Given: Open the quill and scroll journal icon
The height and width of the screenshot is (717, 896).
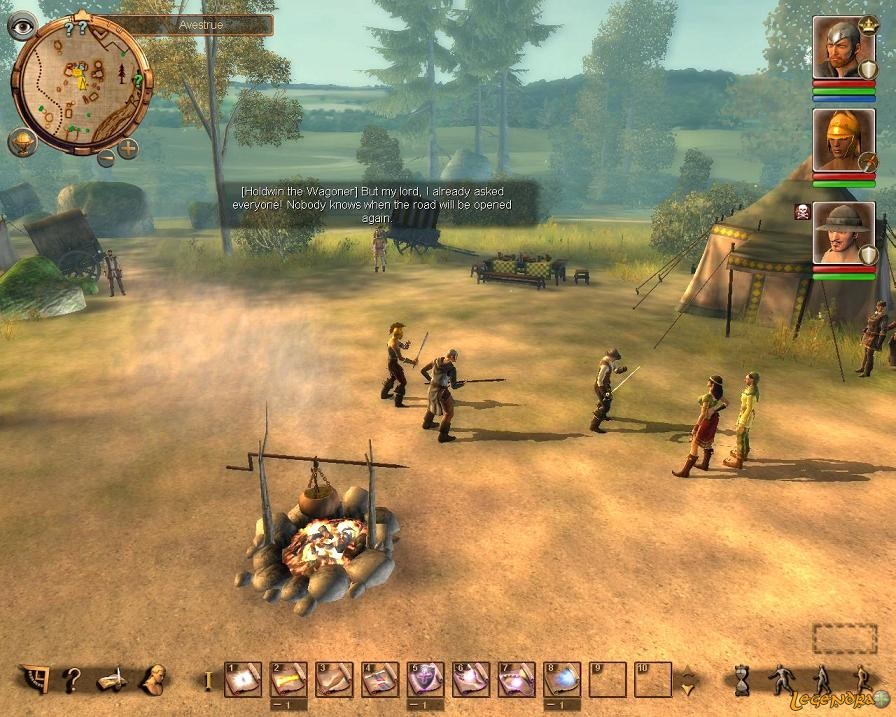Looking at the screenshot, I should [x=111, y=681].
